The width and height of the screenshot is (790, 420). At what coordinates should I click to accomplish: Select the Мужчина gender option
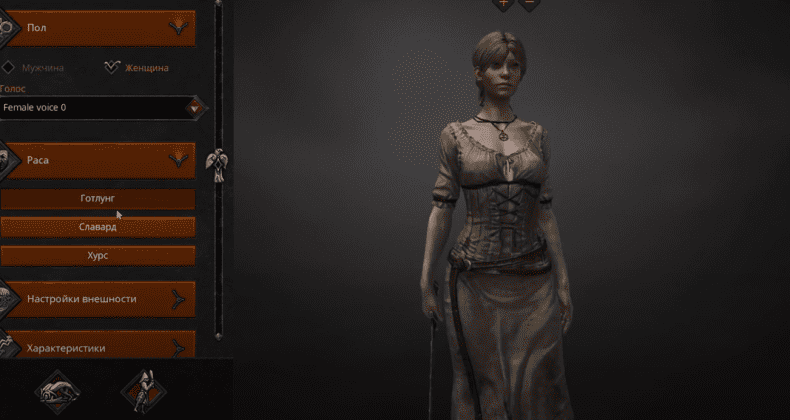coord(36,68)
